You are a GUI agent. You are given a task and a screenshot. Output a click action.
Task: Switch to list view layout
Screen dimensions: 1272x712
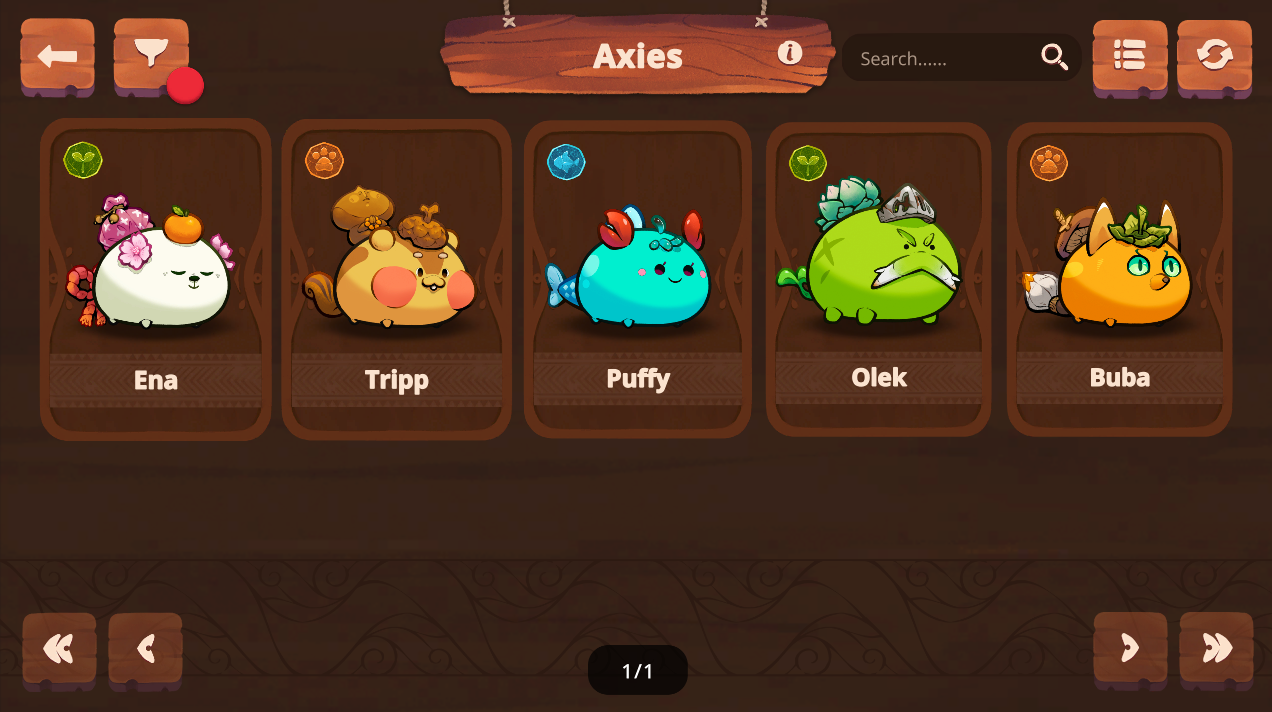tap(1130, 56)
